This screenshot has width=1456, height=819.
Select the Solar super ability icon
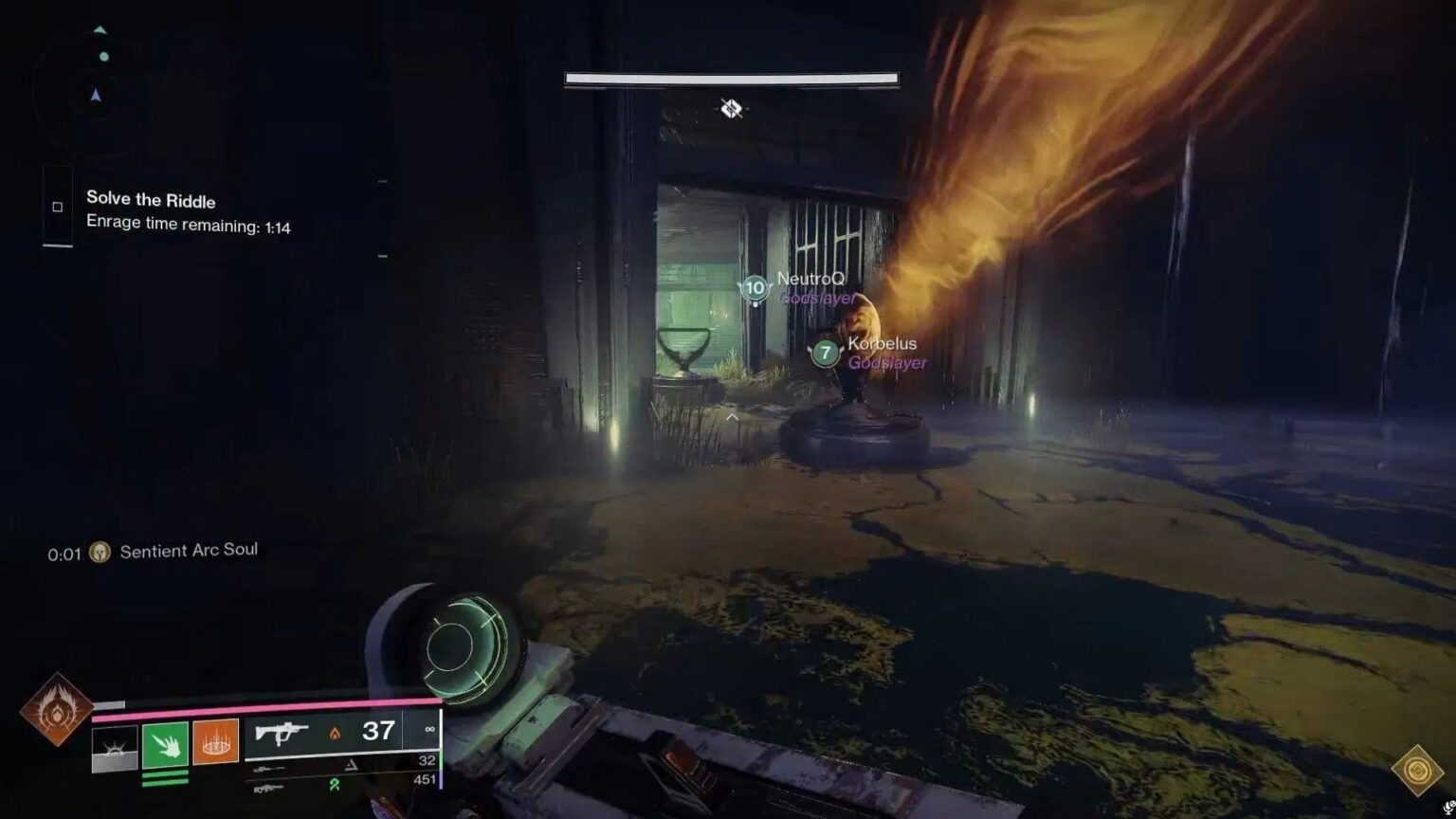click(58, 708)
